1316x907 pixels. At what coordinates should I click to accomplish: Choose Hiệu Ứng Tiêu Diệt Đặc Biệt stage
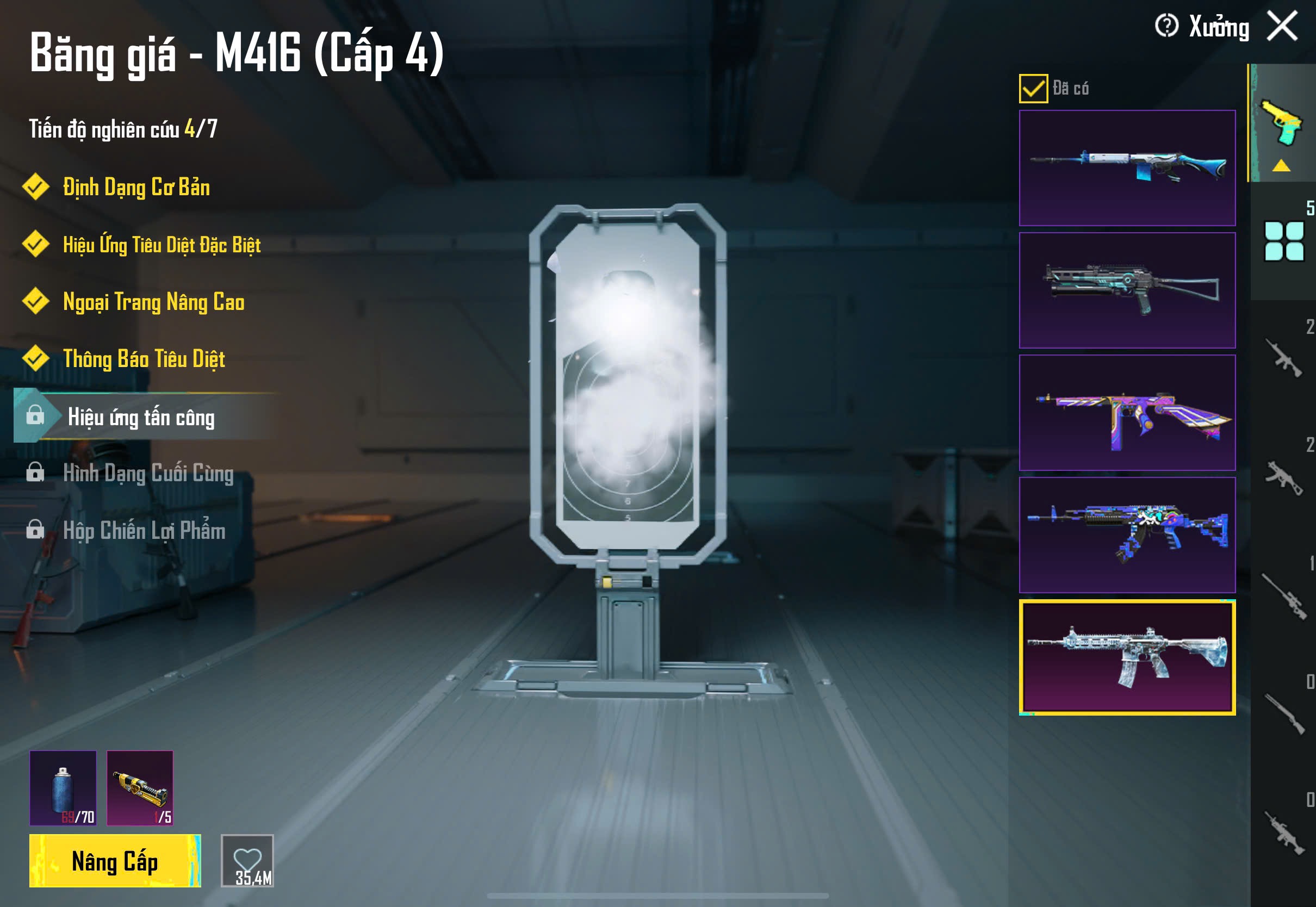click(x=162, y=245)
